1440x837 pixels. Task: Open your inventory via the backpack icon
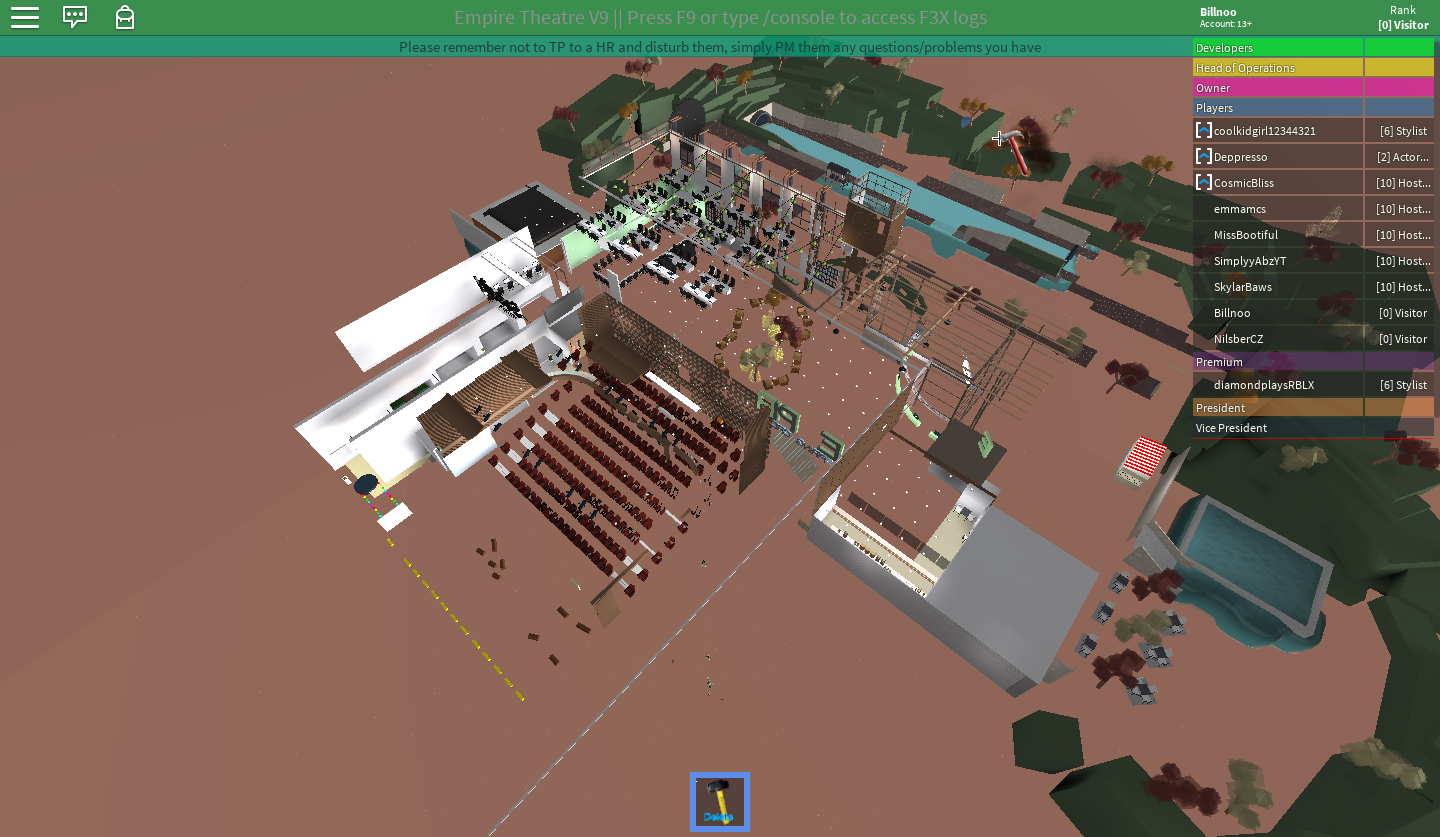[x=124, y=17]
